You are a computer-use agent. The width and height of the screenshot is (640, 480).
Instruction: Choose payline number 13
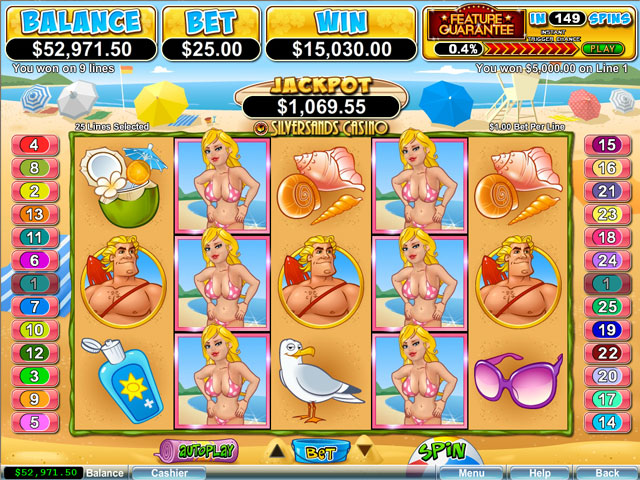(x=34, y=214)
